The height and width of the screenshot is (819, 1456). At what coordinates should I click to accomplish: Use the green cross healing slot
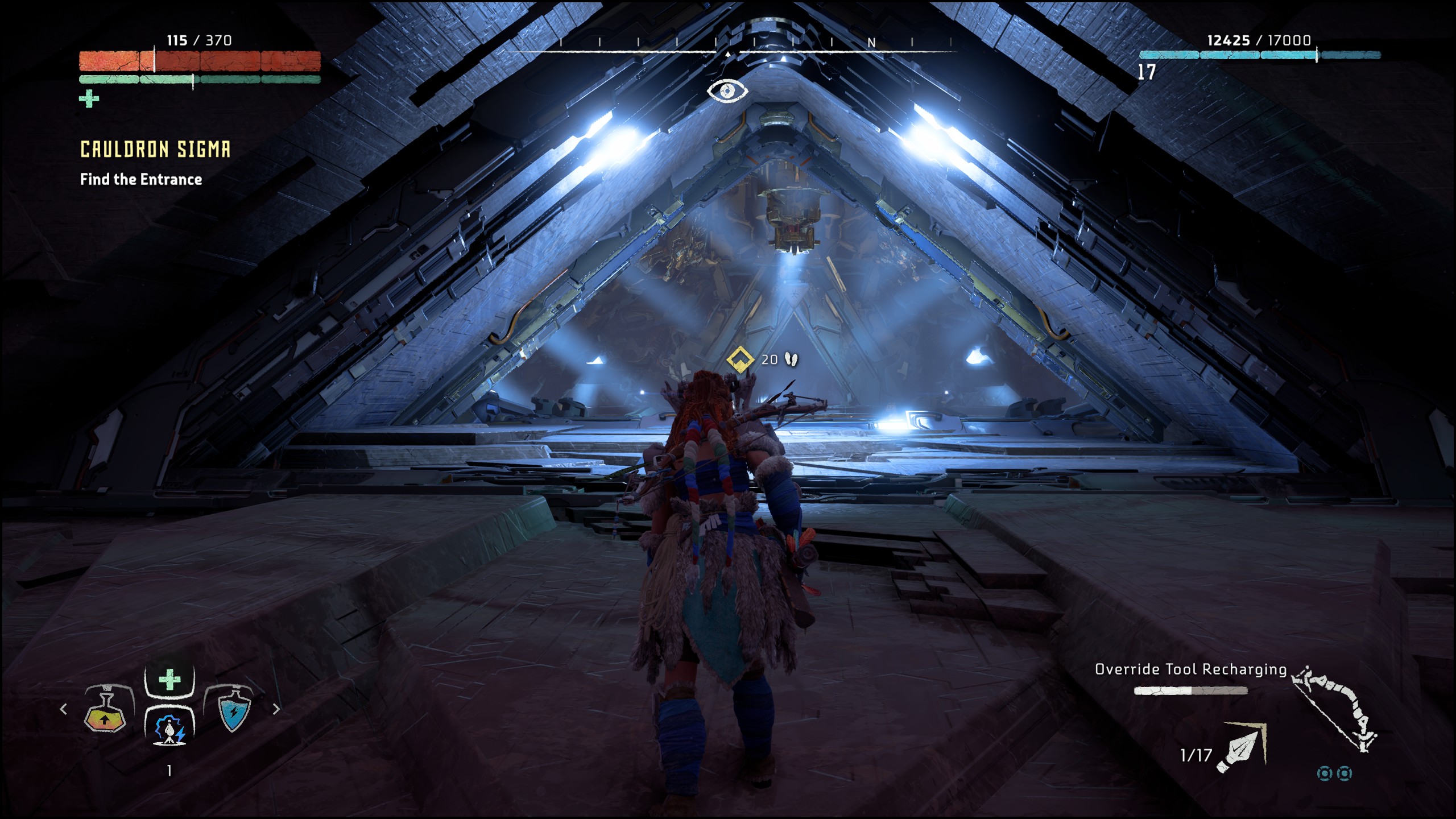click(169, 680)
